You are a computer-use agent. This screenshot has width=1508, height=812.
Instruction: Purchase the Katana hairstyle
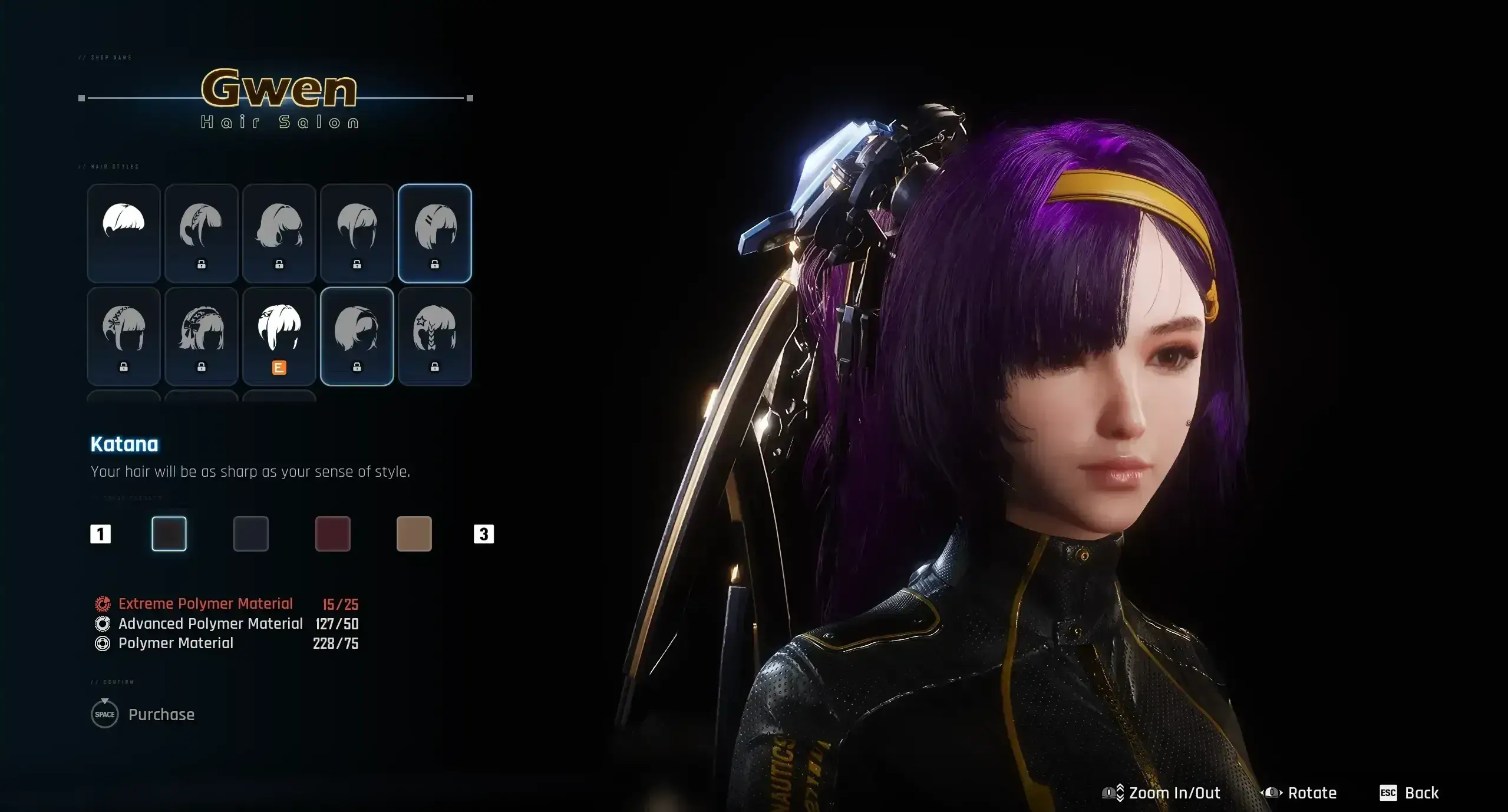pos(143,715)
